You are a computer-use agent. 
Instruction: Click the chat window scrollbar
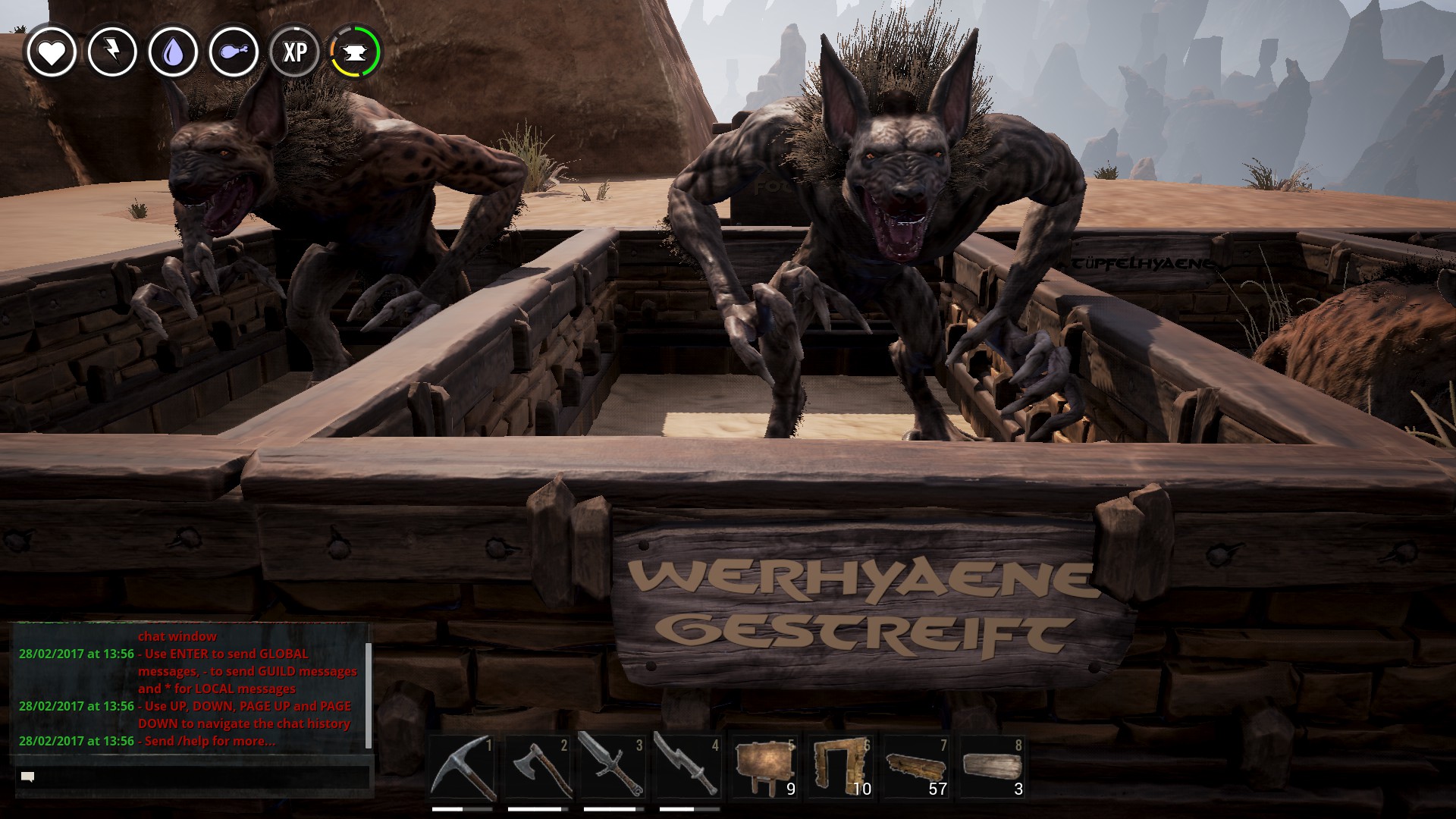[x=369, y=694]
